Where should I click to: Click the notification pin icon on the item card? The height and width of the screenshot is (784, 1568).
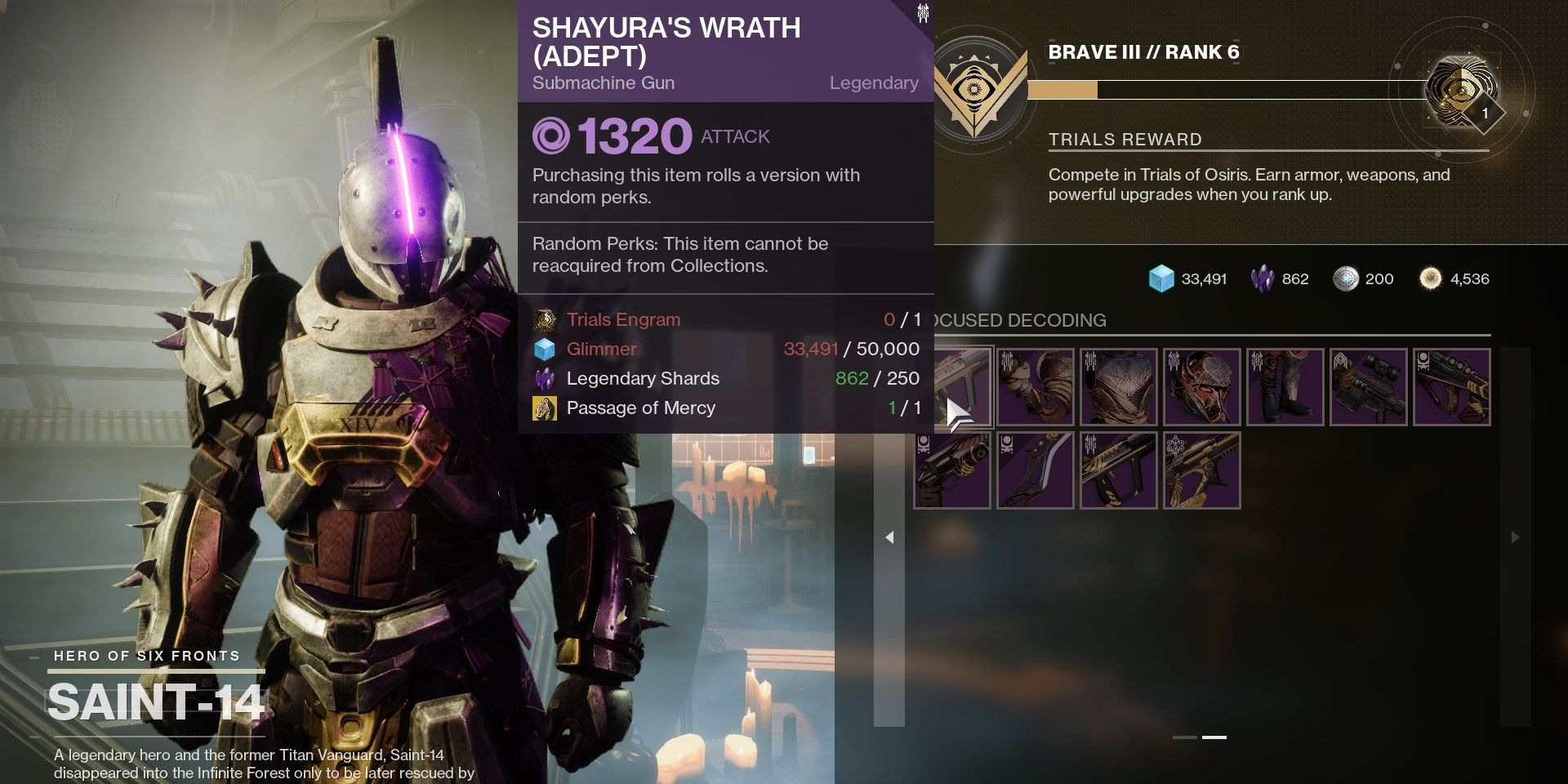pos(922,12)
